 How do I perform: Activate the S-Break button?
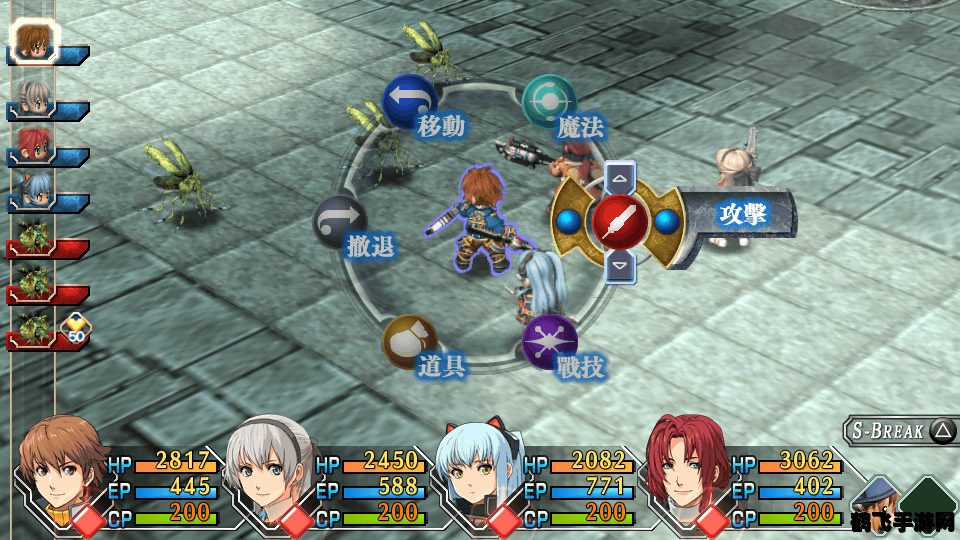point(900,431)
